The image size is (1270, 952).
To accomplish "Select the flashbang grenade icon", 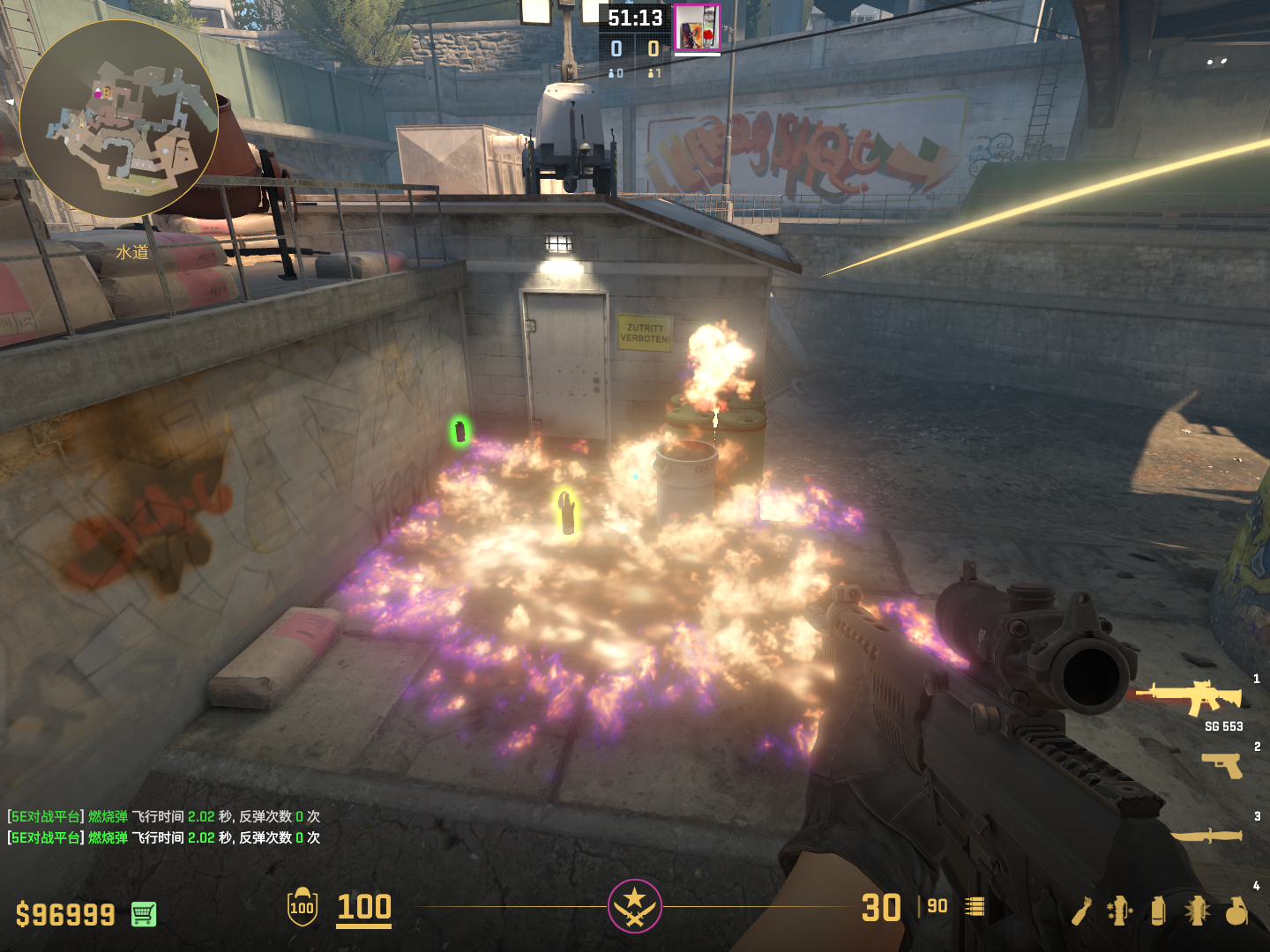I will [x=1197, y=911].
